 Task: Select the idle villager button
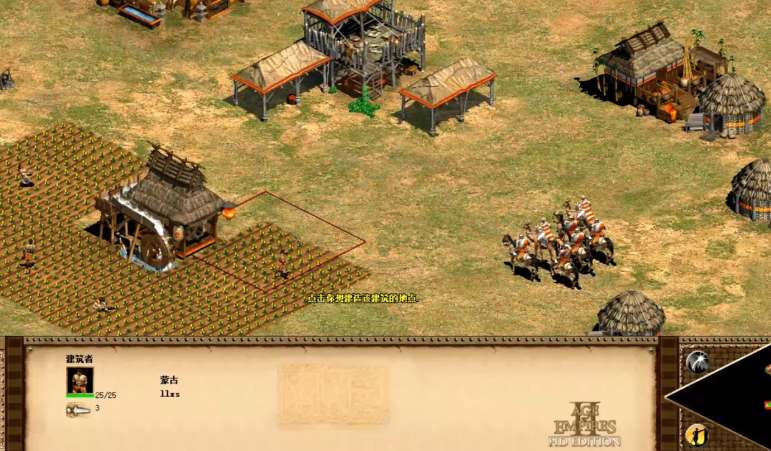(x=696, y=434)
